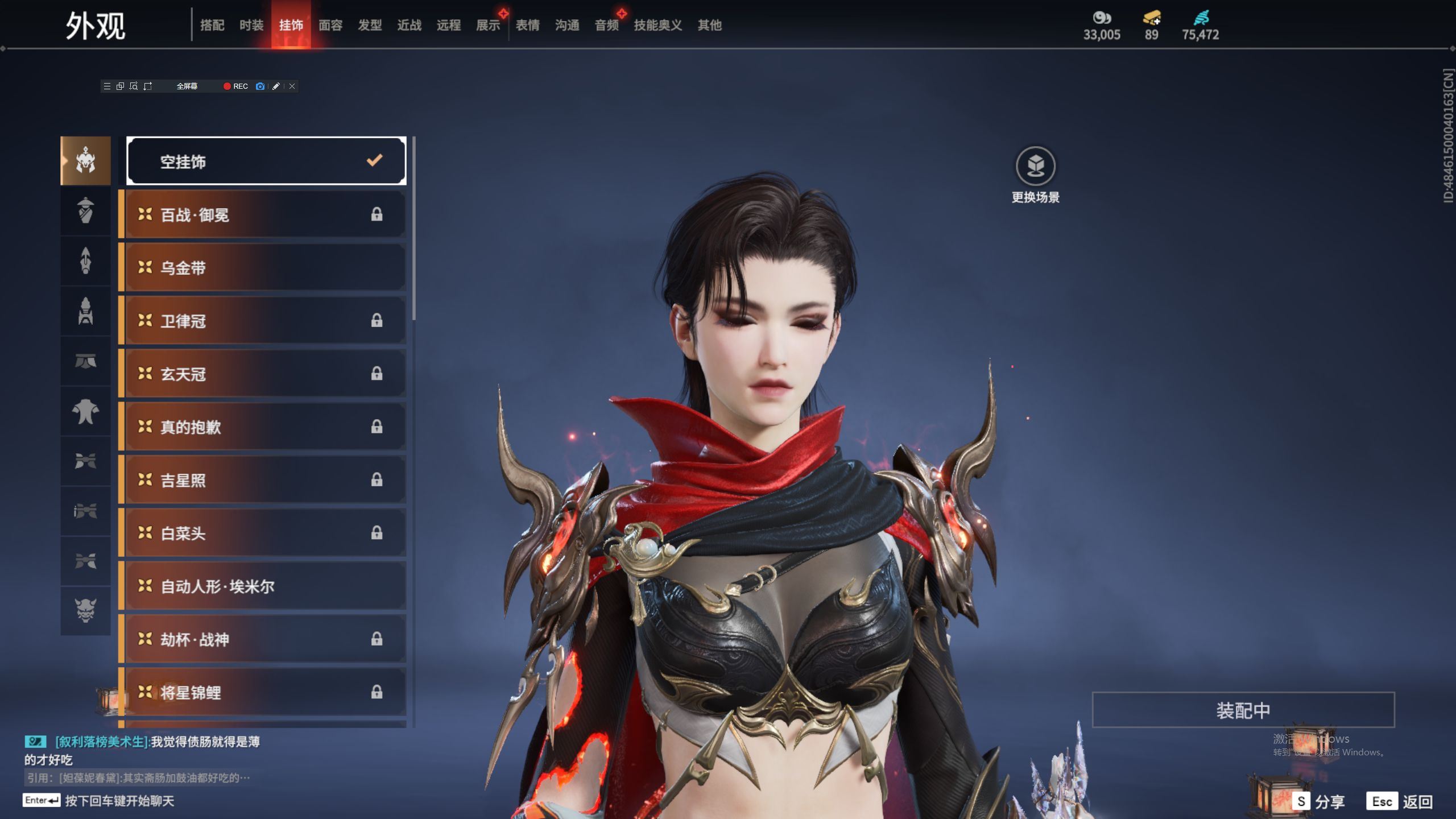Viewport: 1456px width, 819px height.
Task: Click 返回 to go back
Action: pyautogui.click(x=1400, y=802)
